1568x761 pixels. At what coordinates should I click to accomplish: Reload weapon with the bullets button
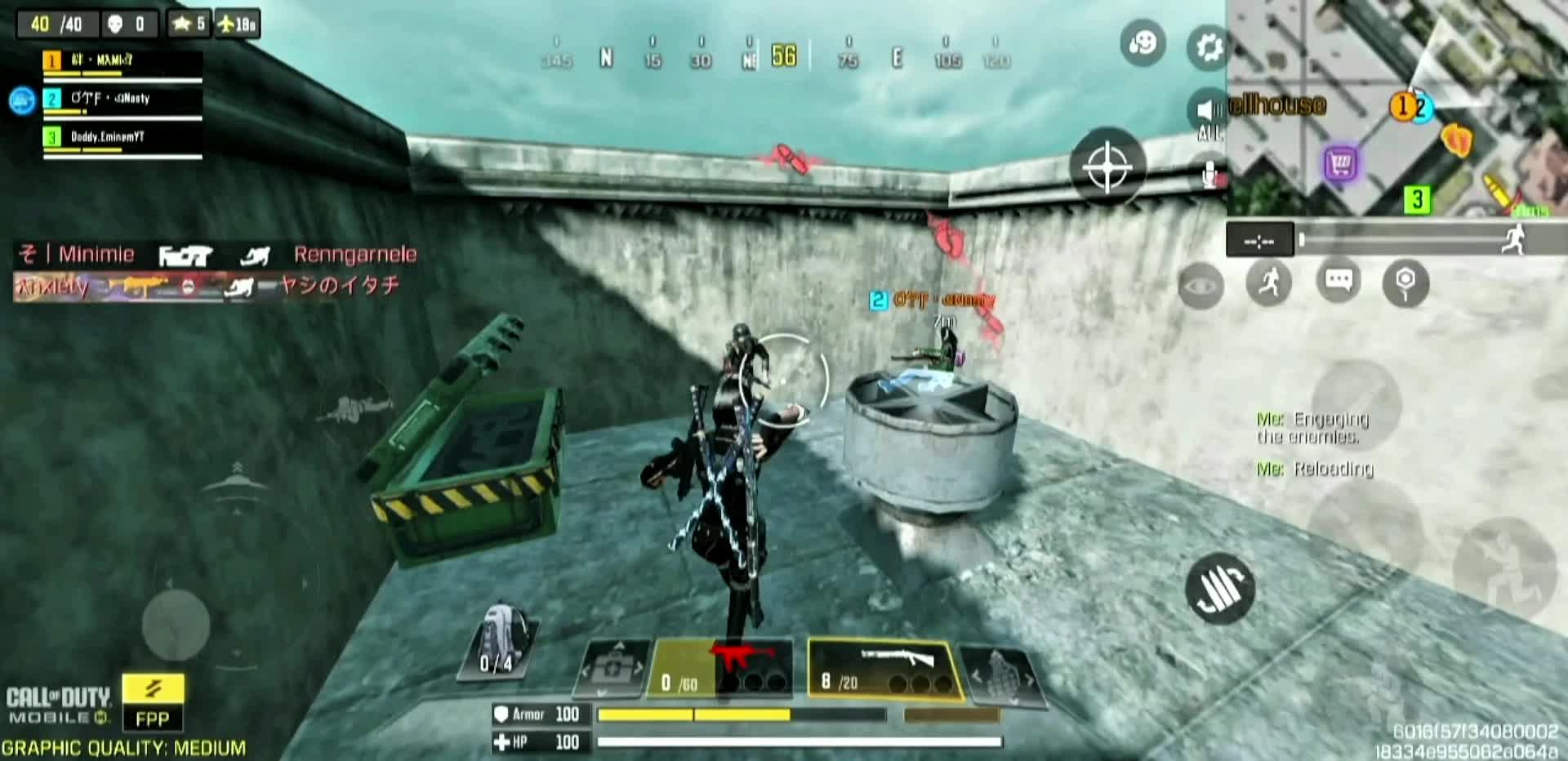click(x=1219, y=588)
